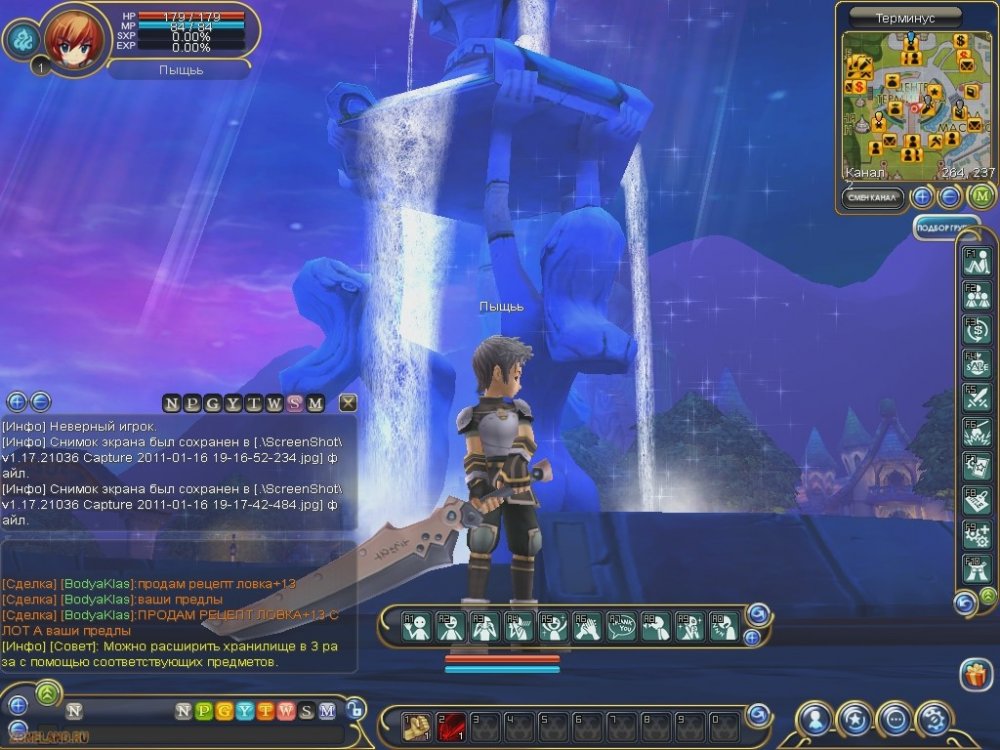Open the character profile round button
This screenshot has height=750, width=1000.
(x=815, y=719)
